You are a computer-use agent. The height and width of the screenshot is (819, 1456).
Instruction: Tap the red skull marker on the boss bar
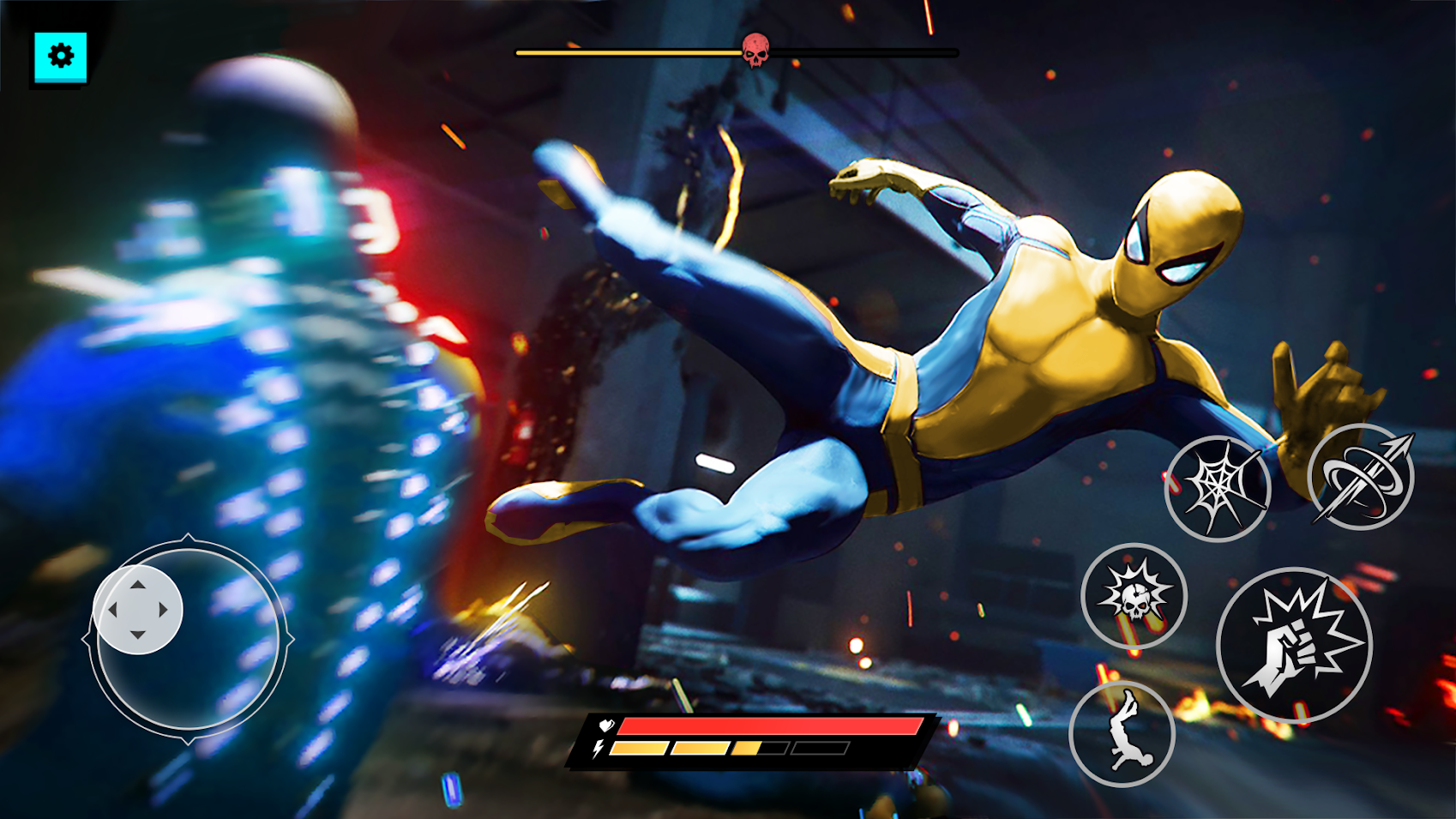755,51
